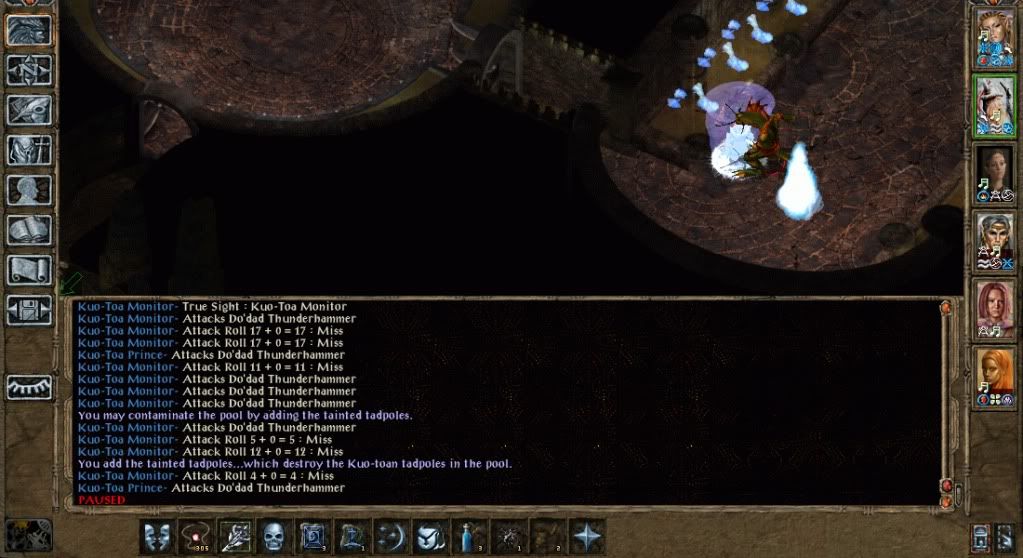
Task: Activate the two-faces mask action button
Action: pos(155,537)
